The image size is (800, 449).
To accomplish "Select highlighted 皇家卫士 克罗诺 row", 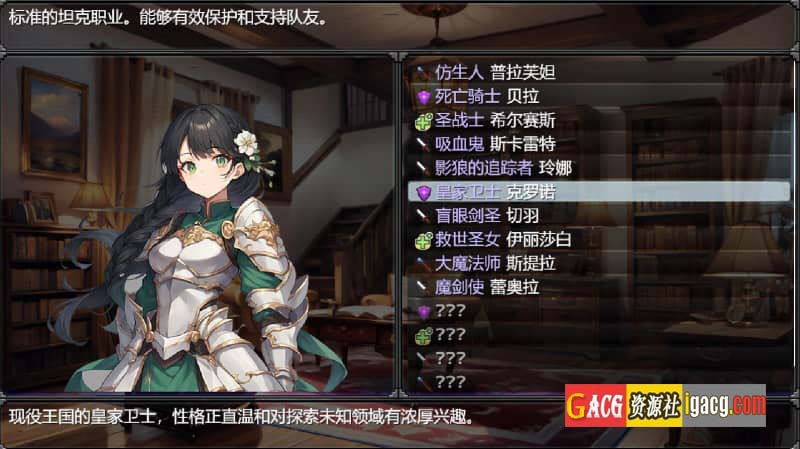I will pos(496,192).
